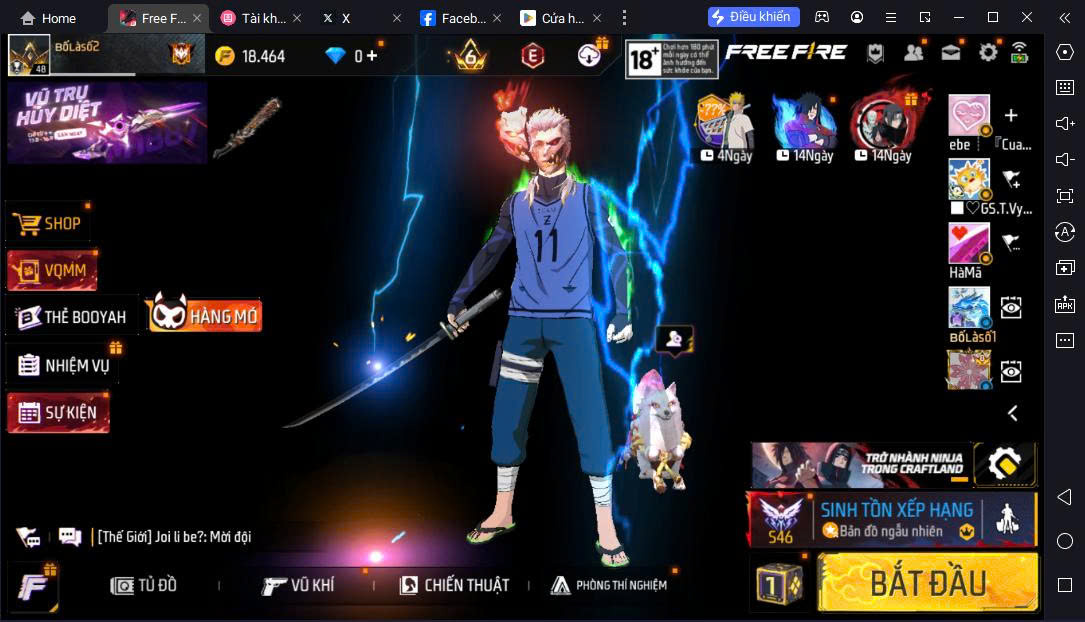The height and width of the screenshot is (622, 1085).
Task: Open the SHOP menu
Action: [x=49, y=223]
